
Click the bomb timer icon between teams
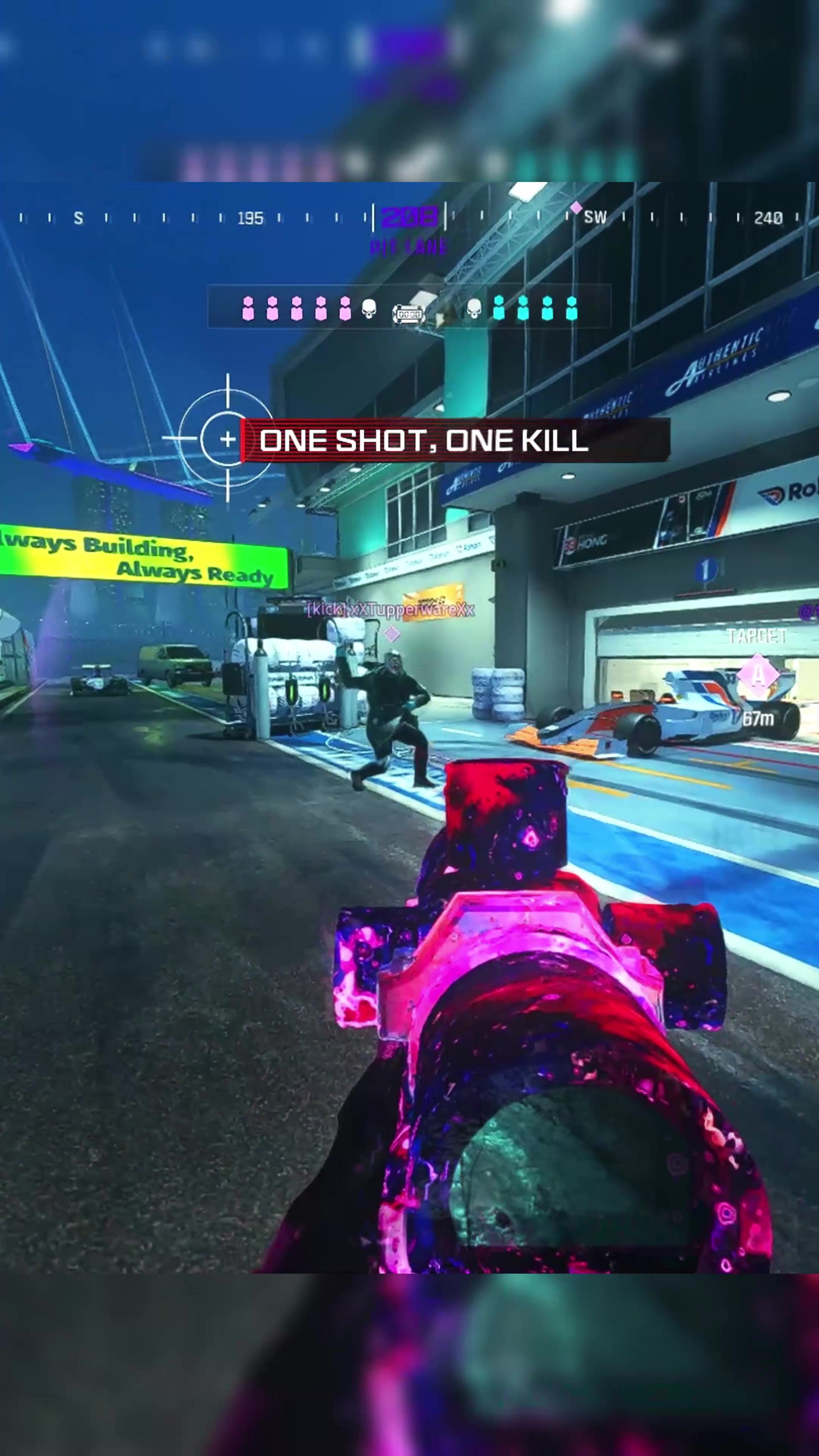coord(408,313)
